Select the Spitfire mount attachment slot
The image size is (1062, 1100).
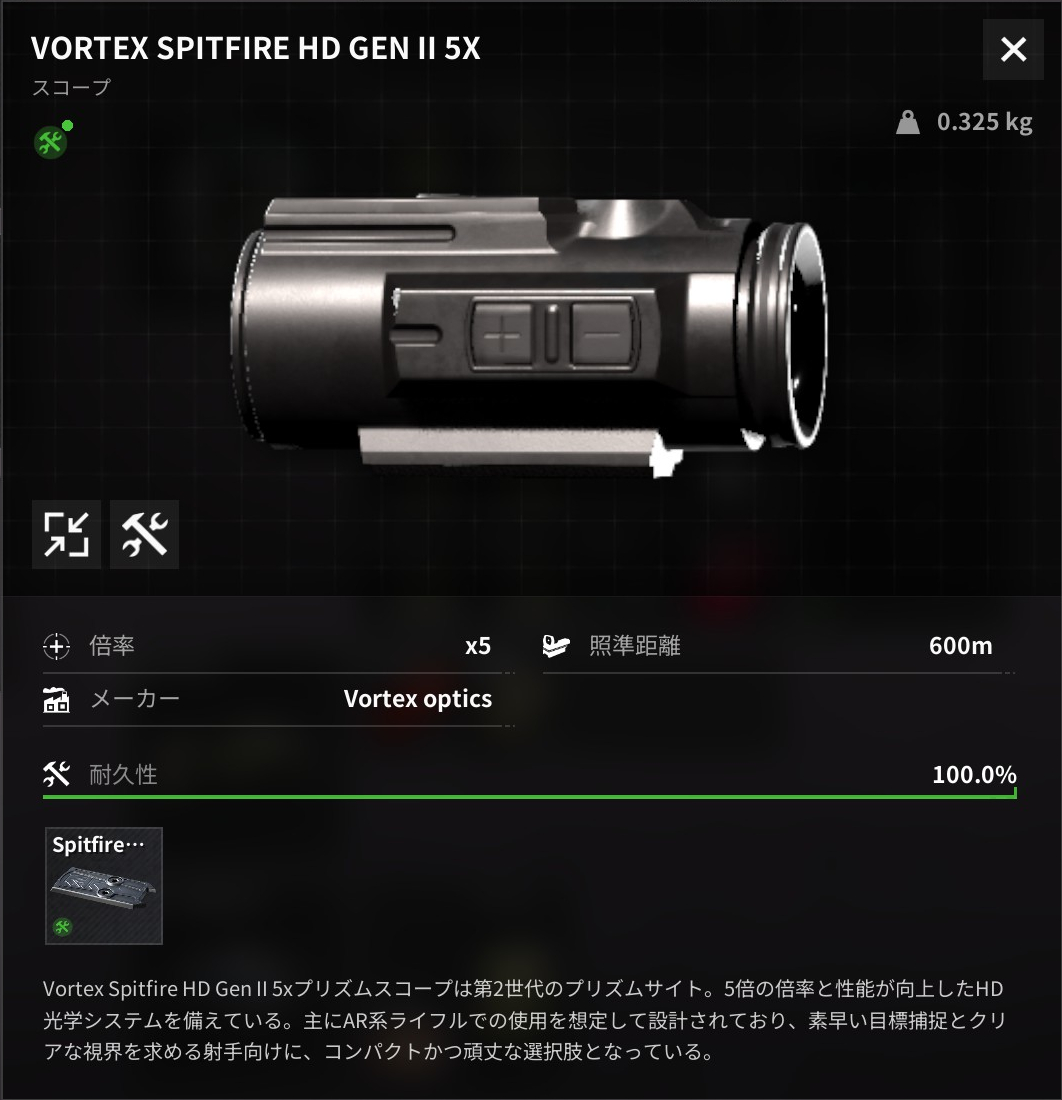[x=104, y=885]
